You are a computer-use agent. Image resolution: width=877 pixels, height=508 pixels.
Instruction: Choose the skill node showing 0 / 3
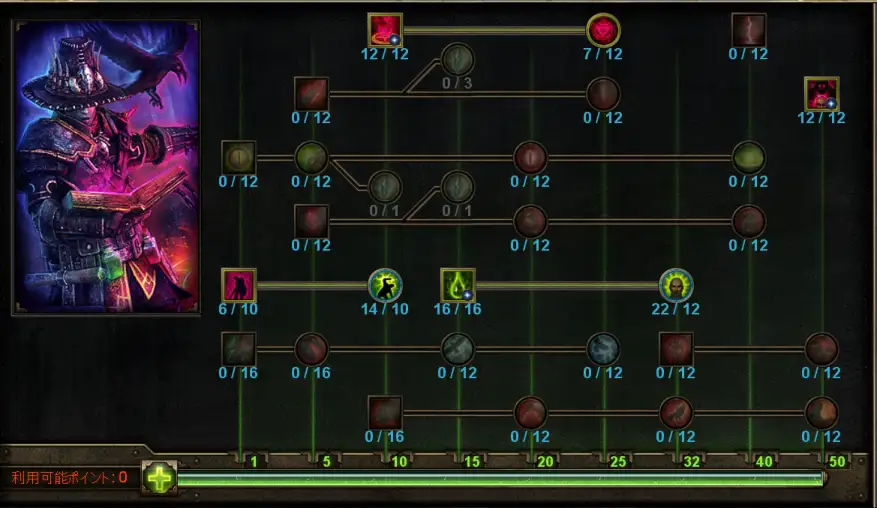tap(457, 58)
